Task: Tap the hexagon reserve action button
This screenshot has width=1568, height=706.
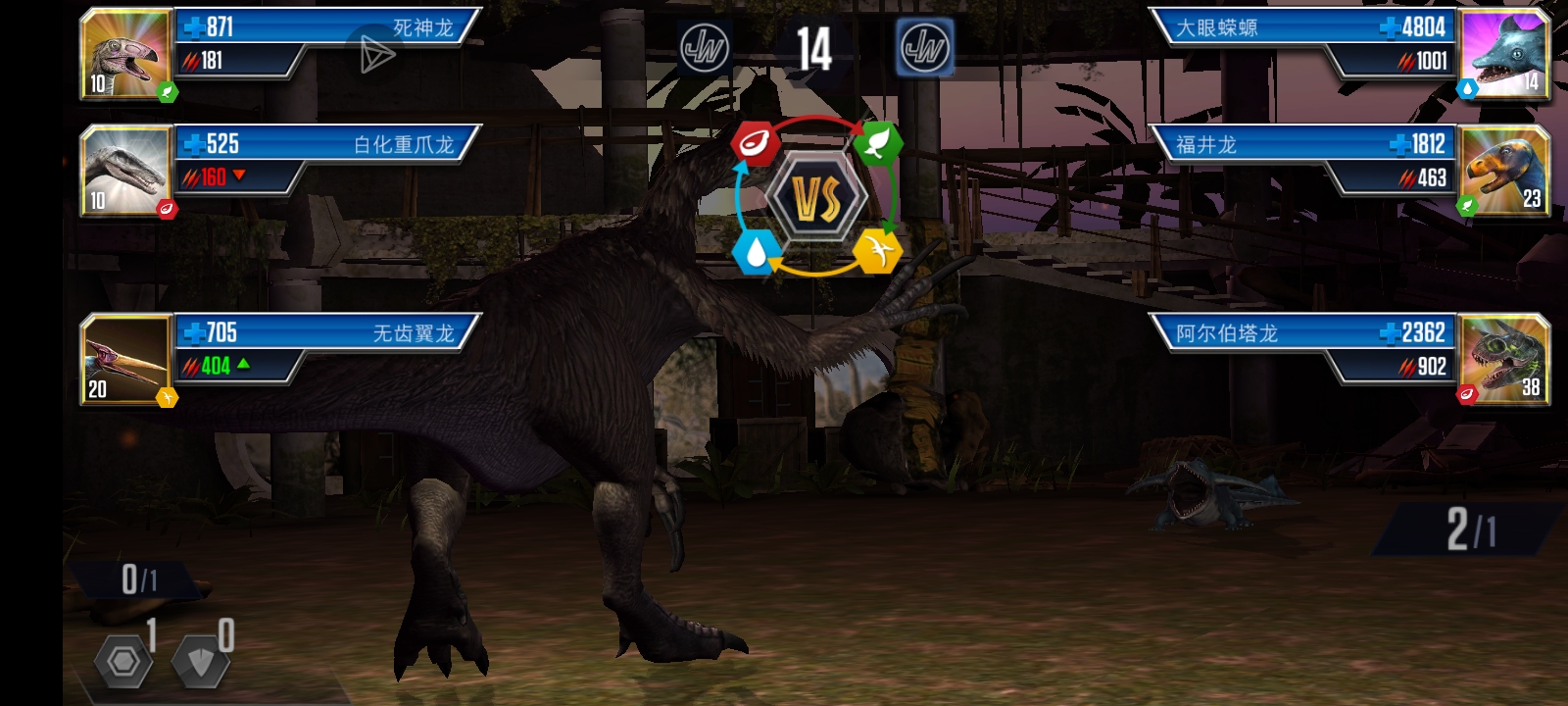Action: tap(123, 662)
